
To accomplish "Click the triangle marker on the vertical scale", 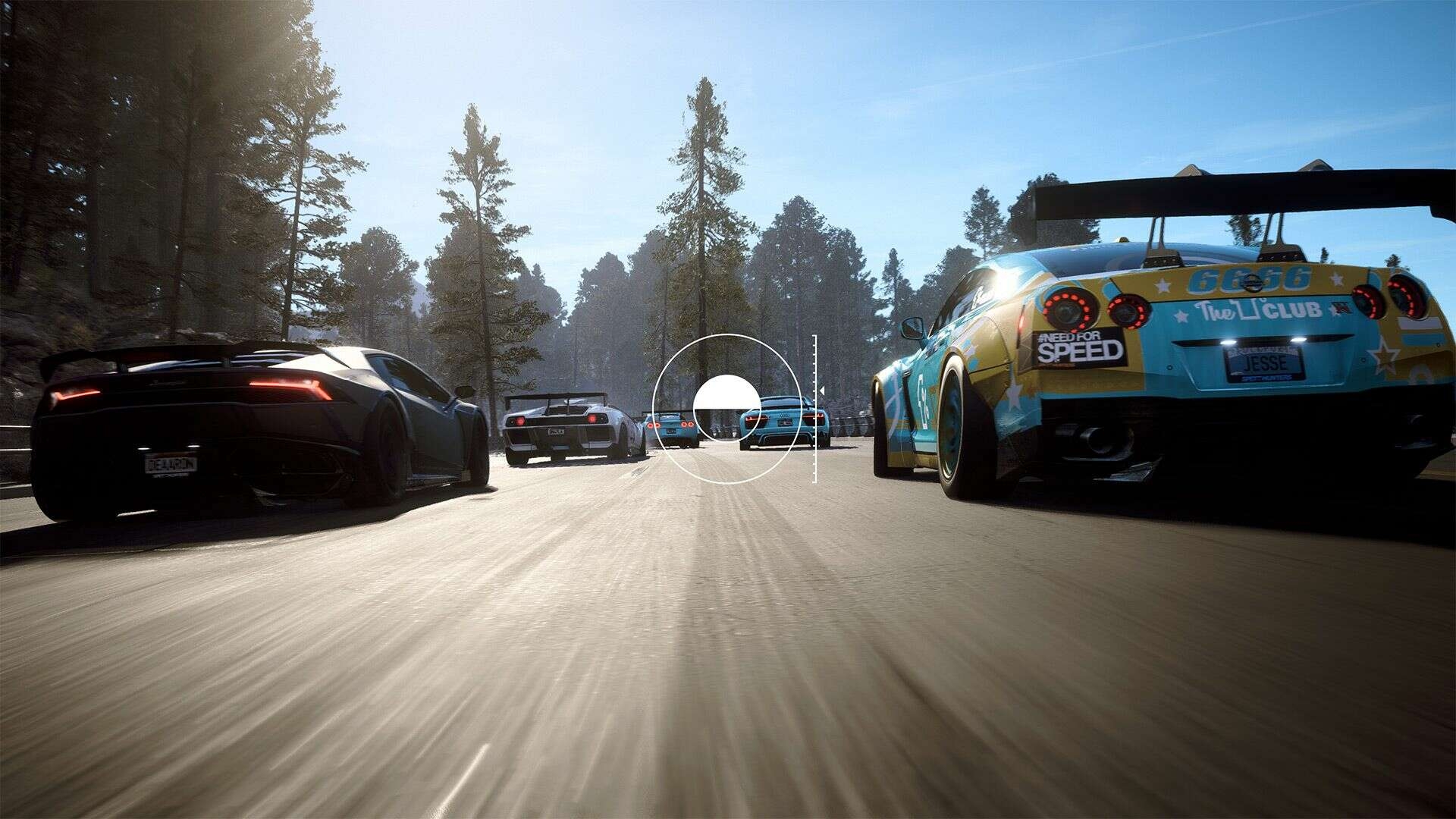I will (x=821, y=391).
